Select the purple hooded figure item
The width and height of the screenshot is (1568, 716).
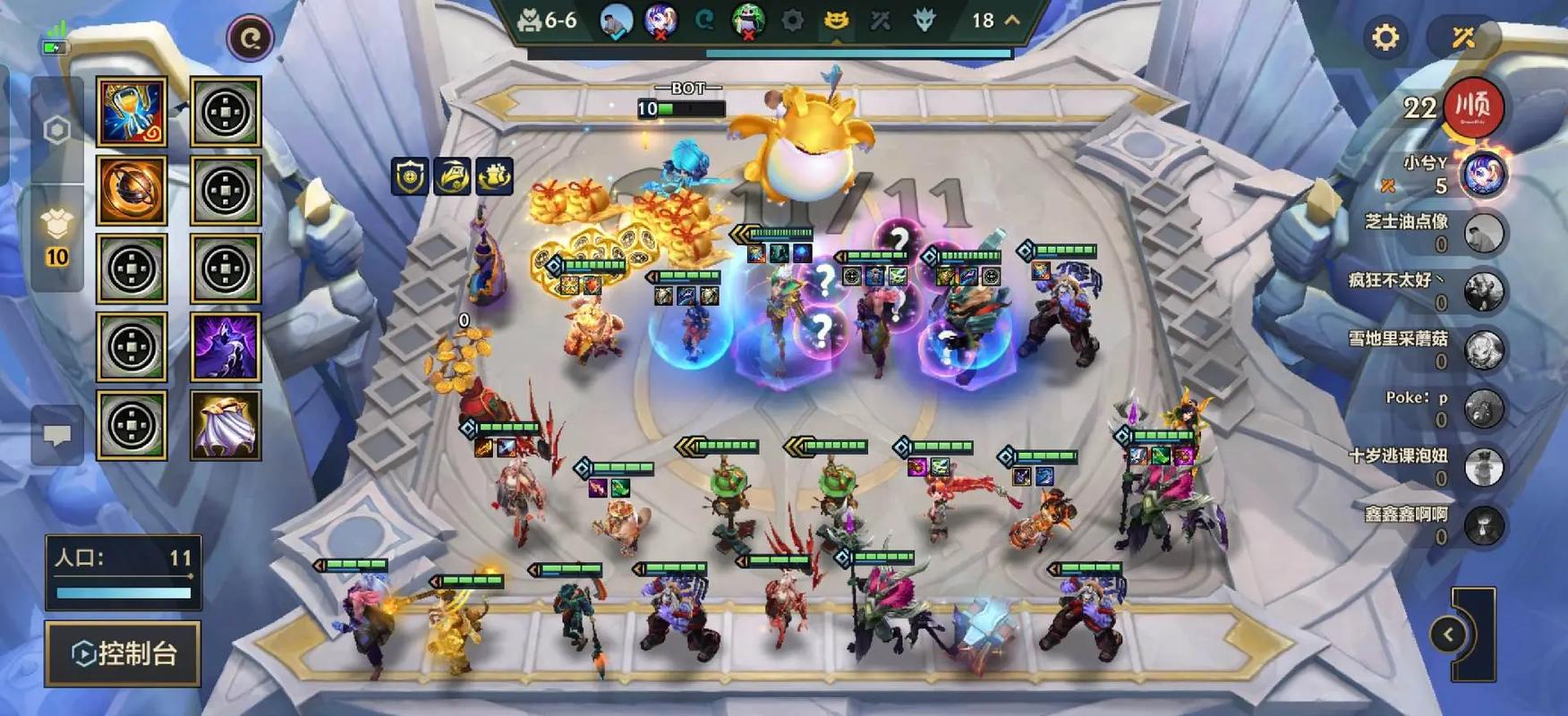click(x=226, y=346)
